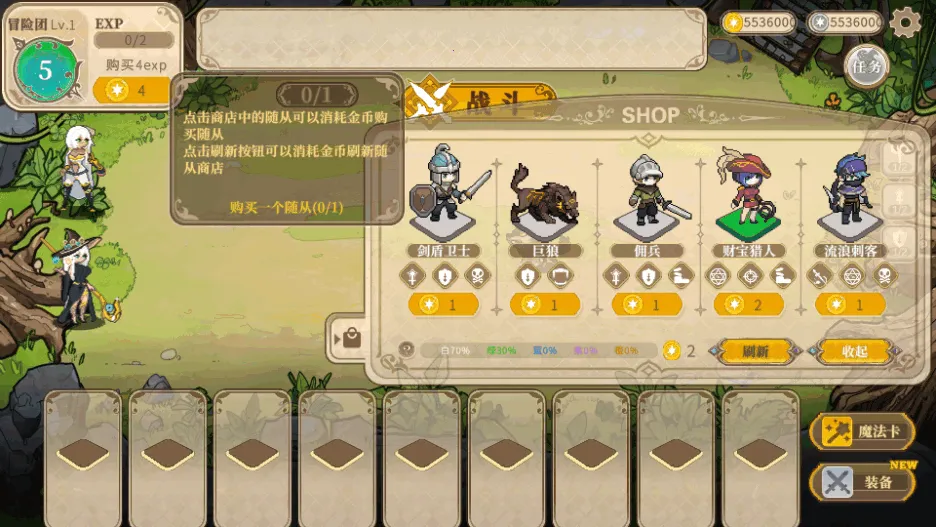Buy 巨狼 with its 1 coin price button
The height and width of the screenshot is (527, 936).
point(545,304)
